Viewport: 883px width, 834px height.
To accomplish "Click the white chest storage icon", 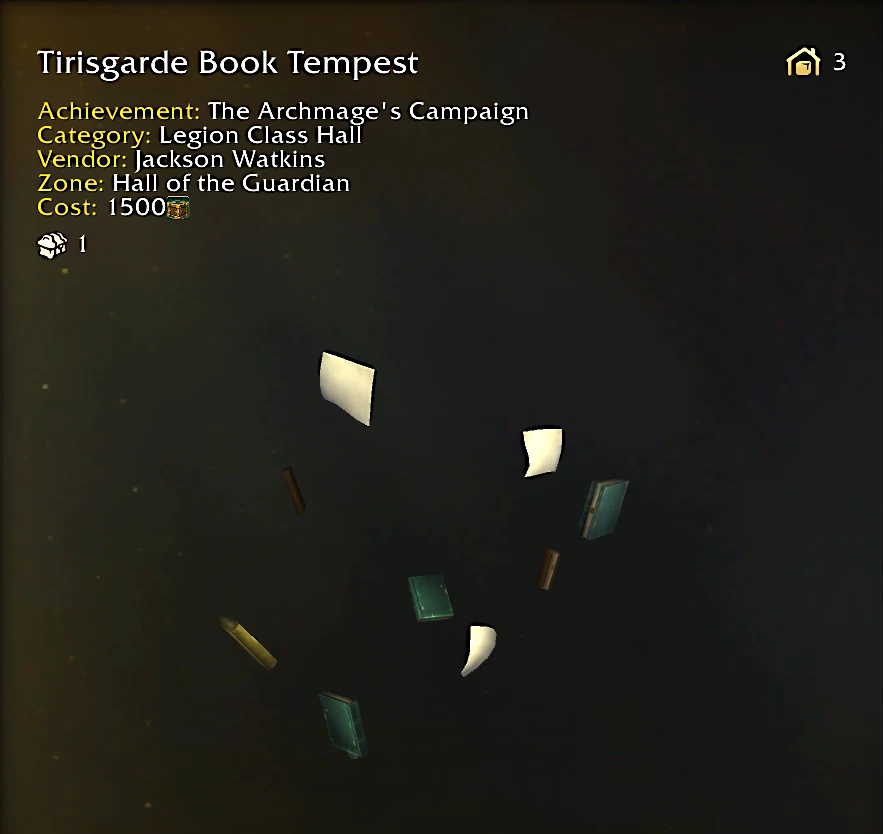I will (52, 244).
